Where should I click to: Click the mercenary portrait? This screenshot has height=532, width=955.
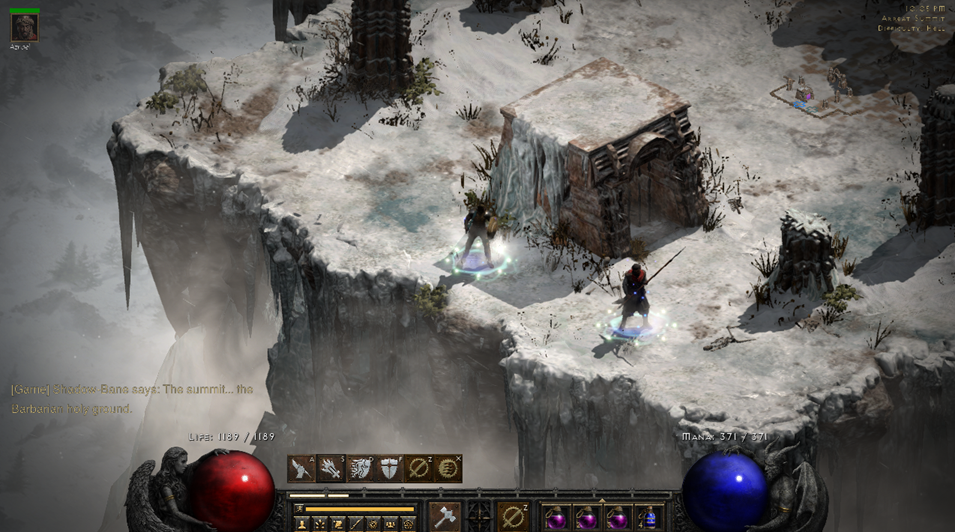point(24,27)
